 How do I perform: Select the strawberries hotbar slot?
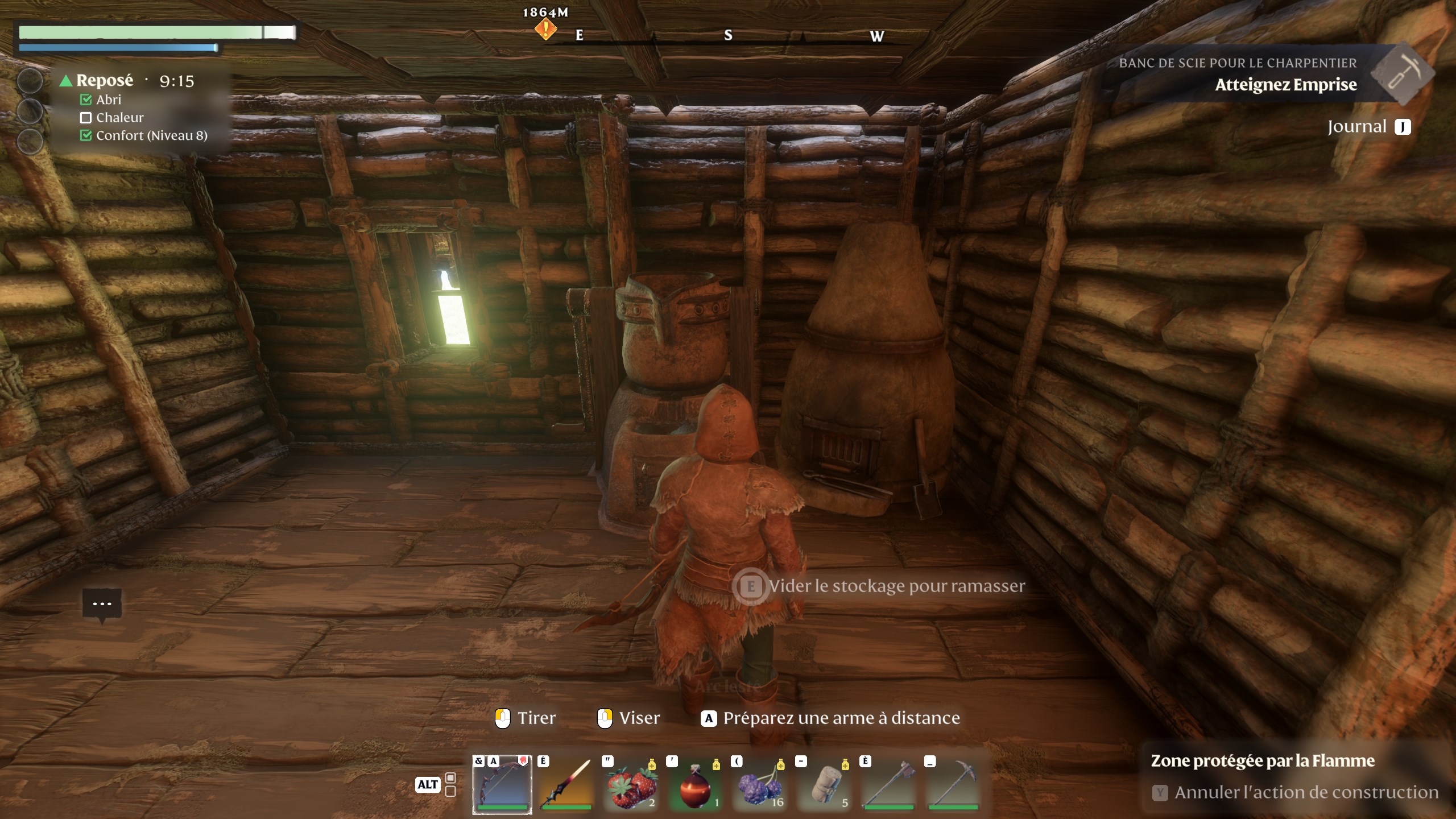[631, 784]
